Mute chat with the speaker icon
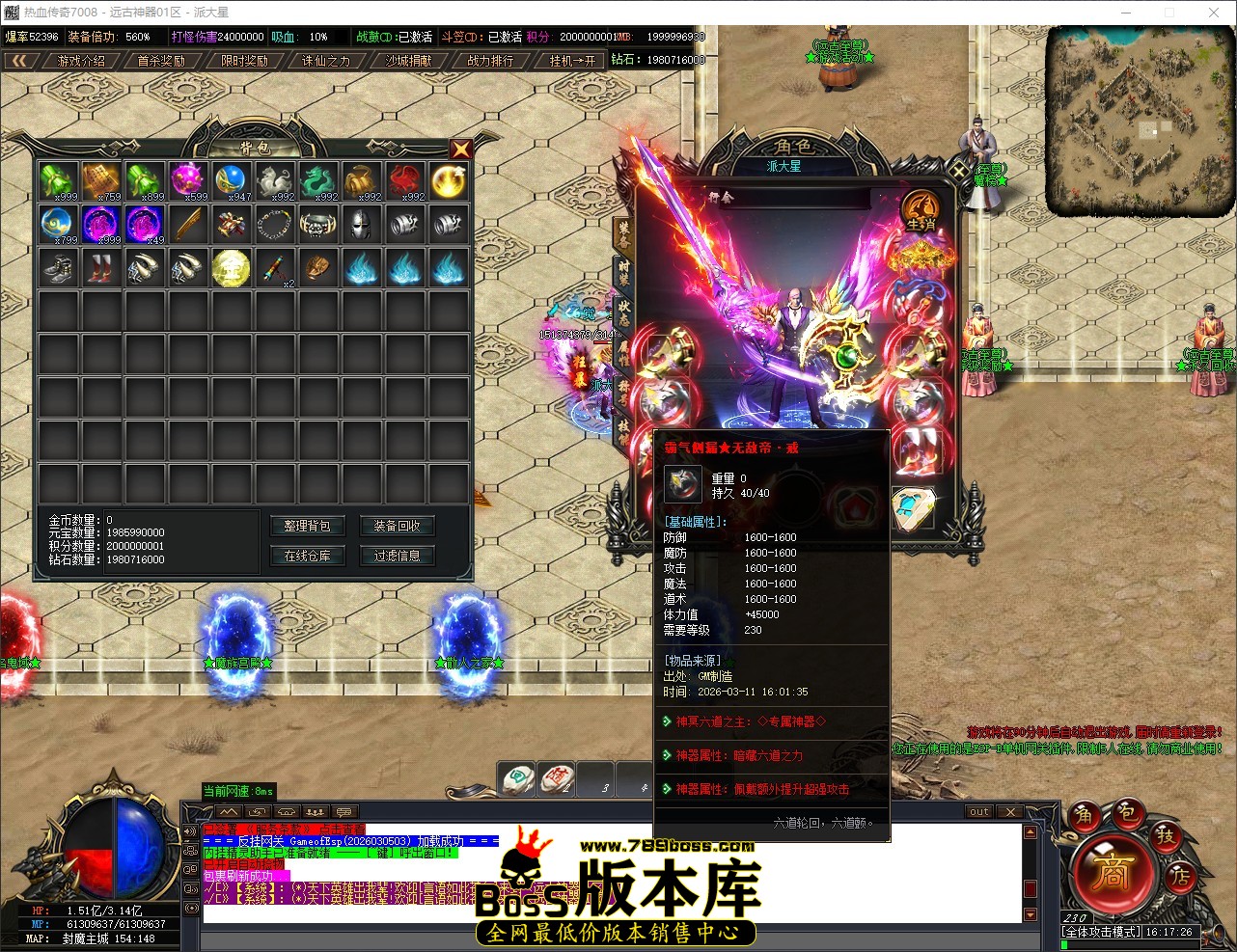The image size is (1237, 952). (191, 830)
